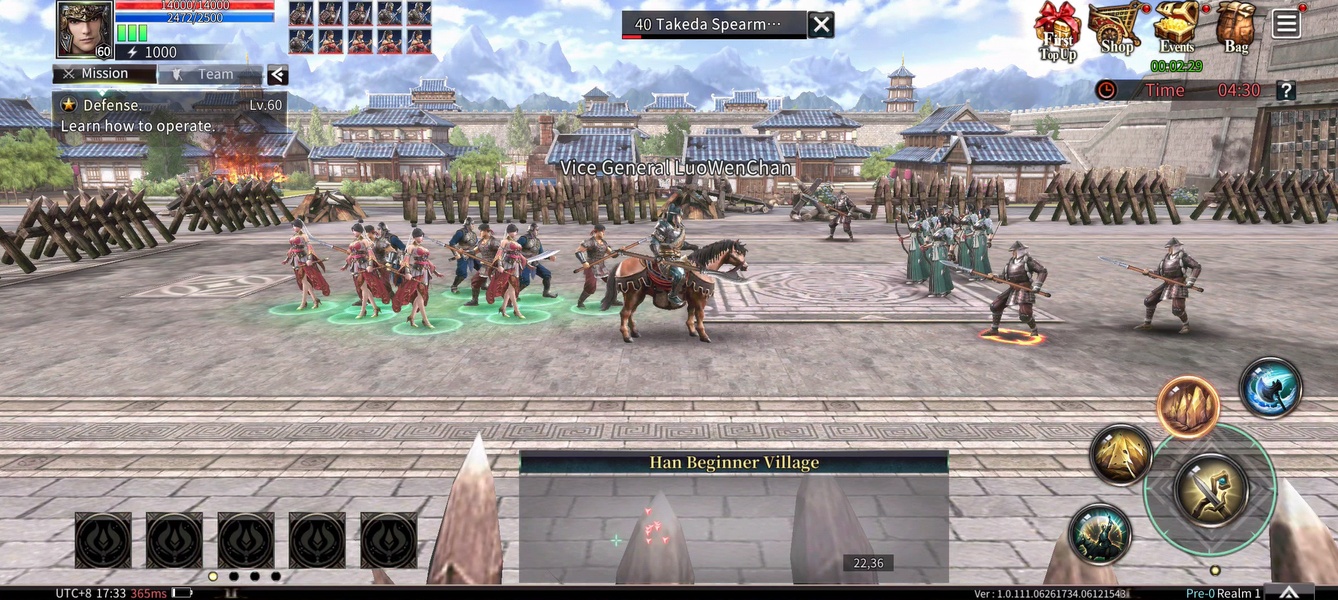This screenshot has height=600, width=1338.
Task: Activate the green warrior skill
Action: (x=1100, y=534)
